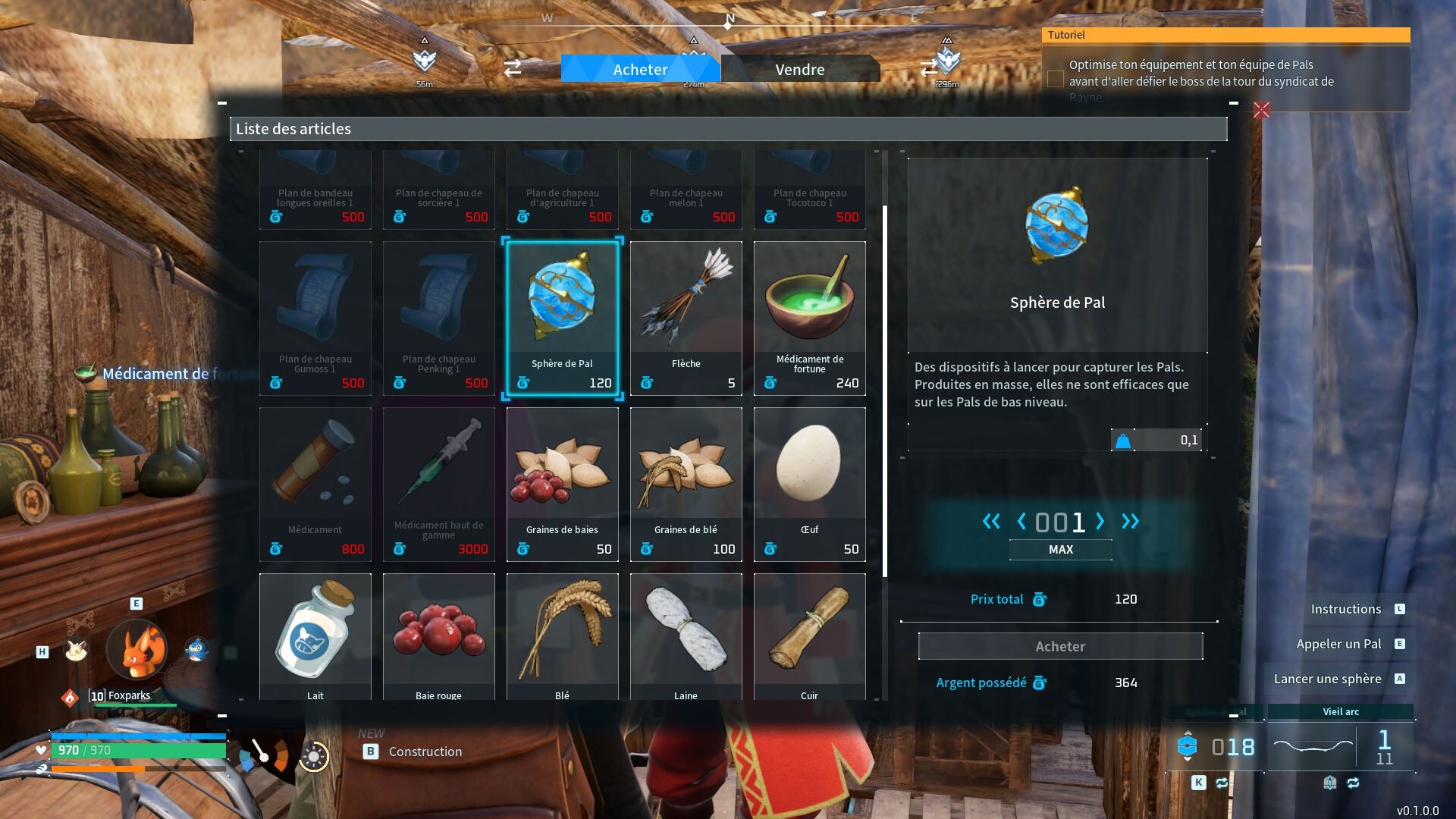Pick the Lait milk bottle
Image resolution: width=1456 pixels, height=819 pixels.
click(315, 637)
